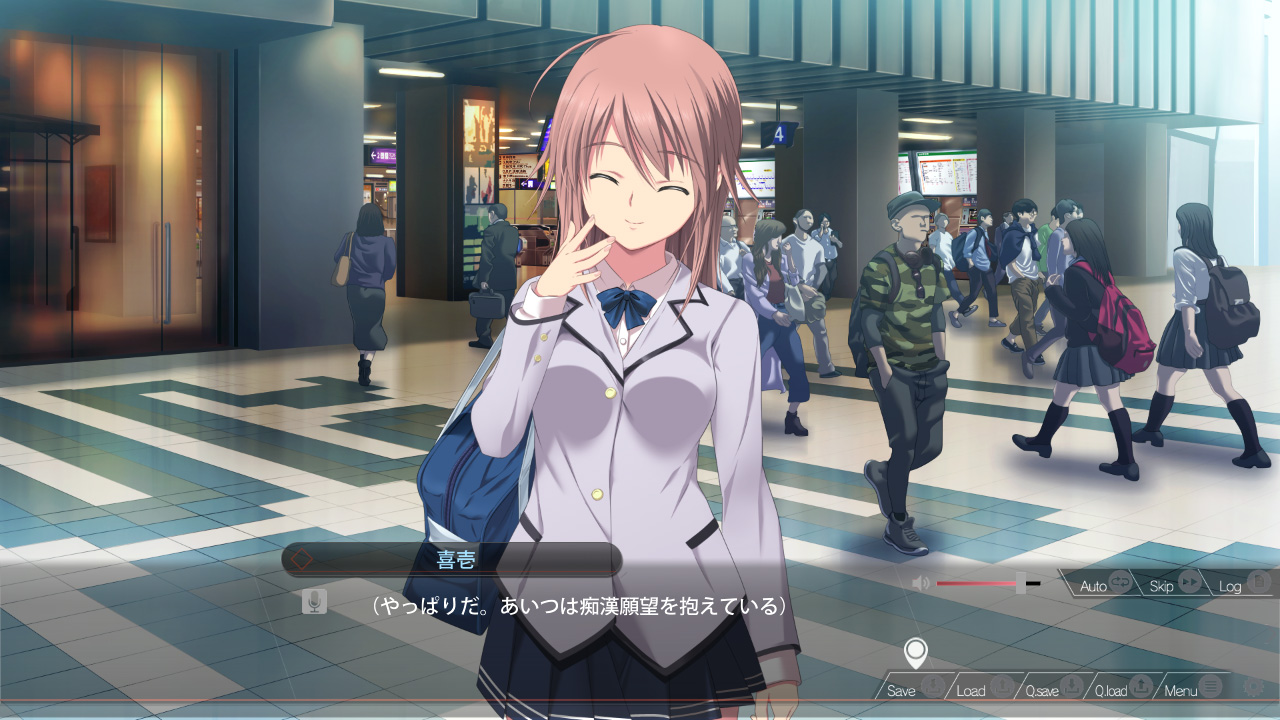The width and height of the screenshot is (1280, 720).
Task: Open the Save screen
Action: point(913,690)
